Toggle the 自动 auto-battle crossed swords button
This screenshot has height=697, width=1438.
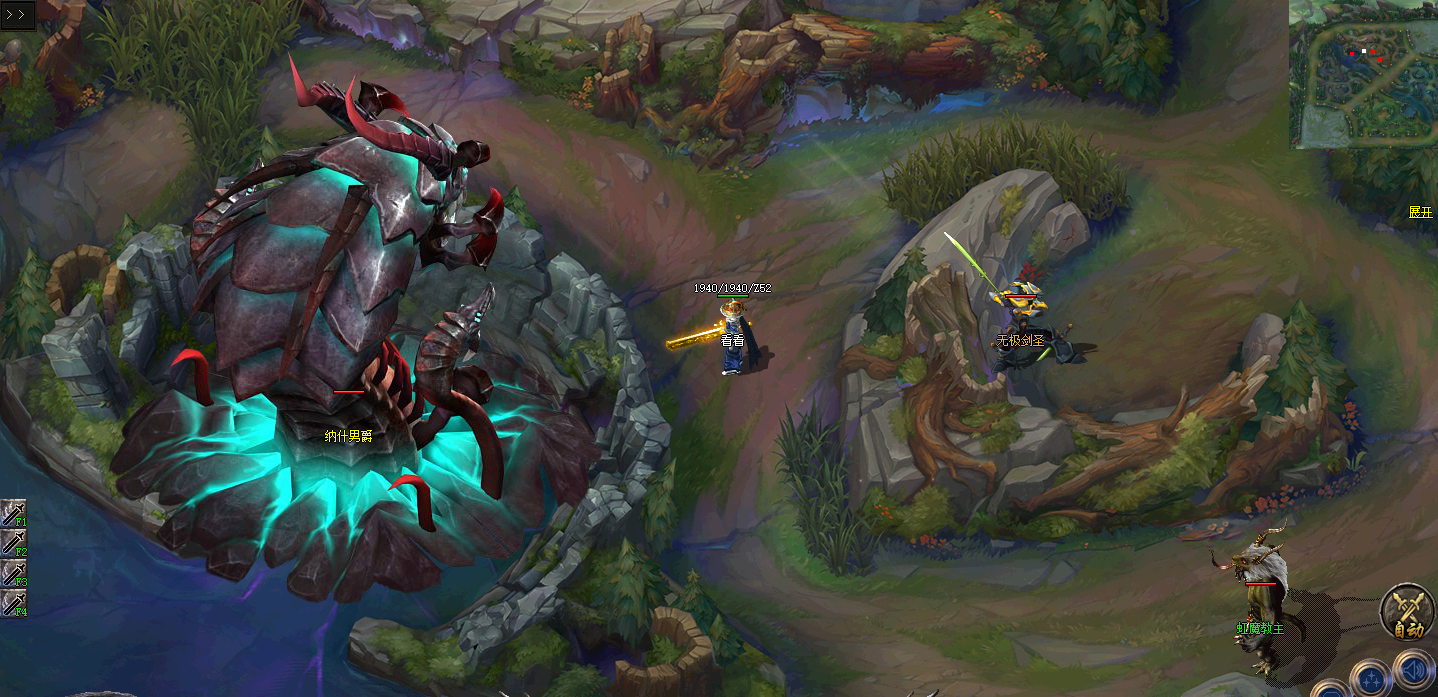[x=1408, y=612]
